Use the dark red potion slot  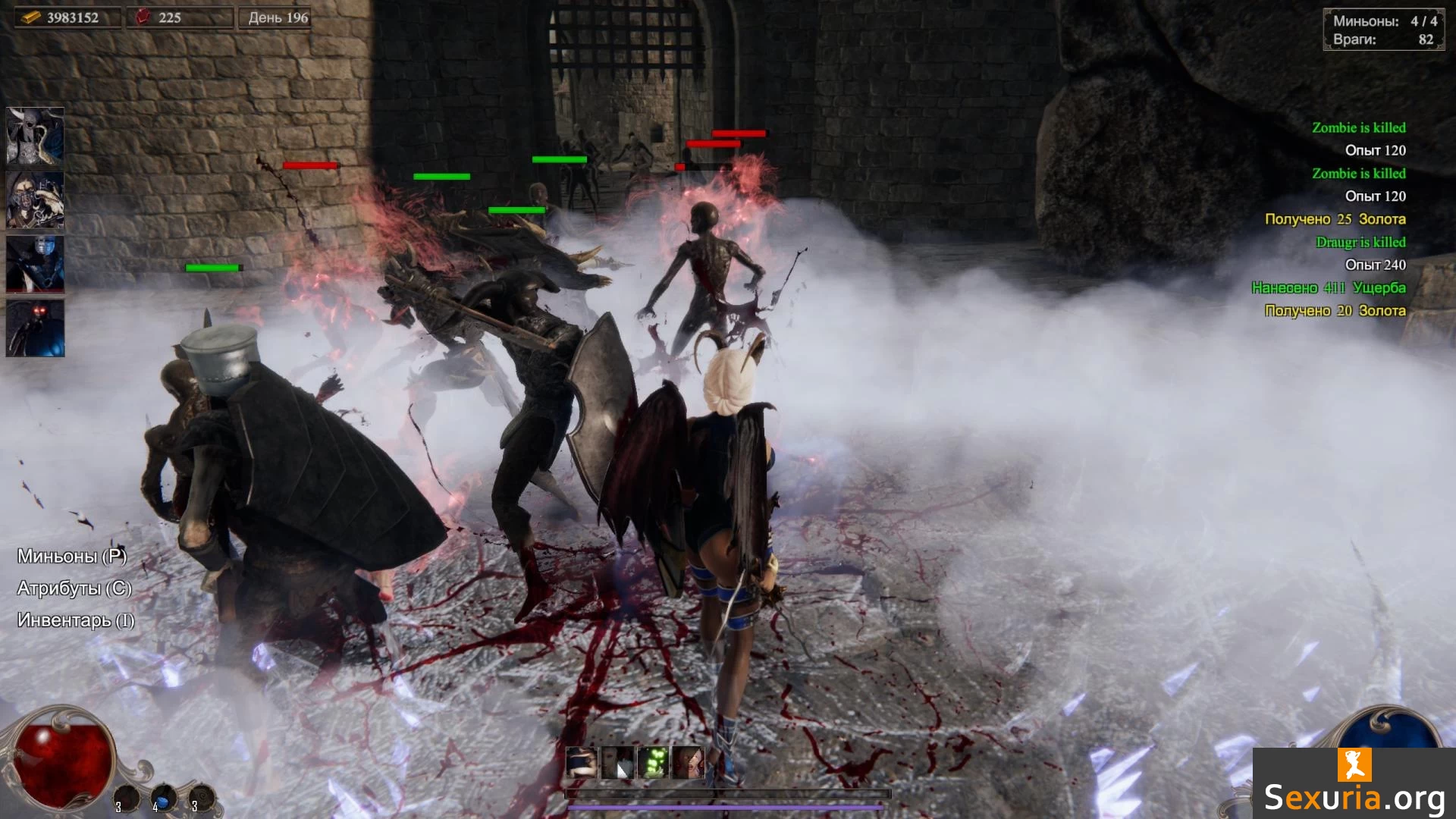click(126, 799)
